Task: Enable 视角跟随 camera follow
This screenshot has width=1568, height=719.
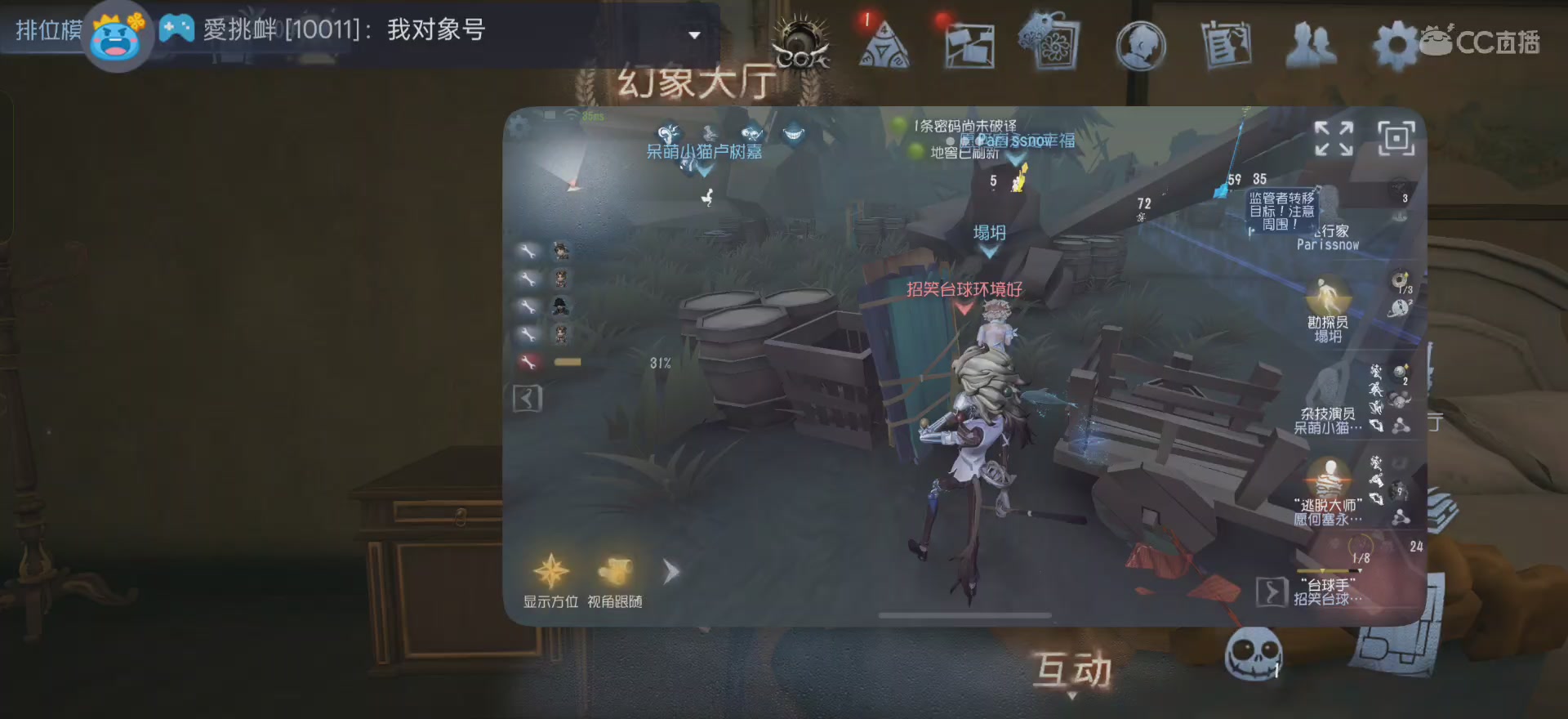Action: click(x=617, y=572)
